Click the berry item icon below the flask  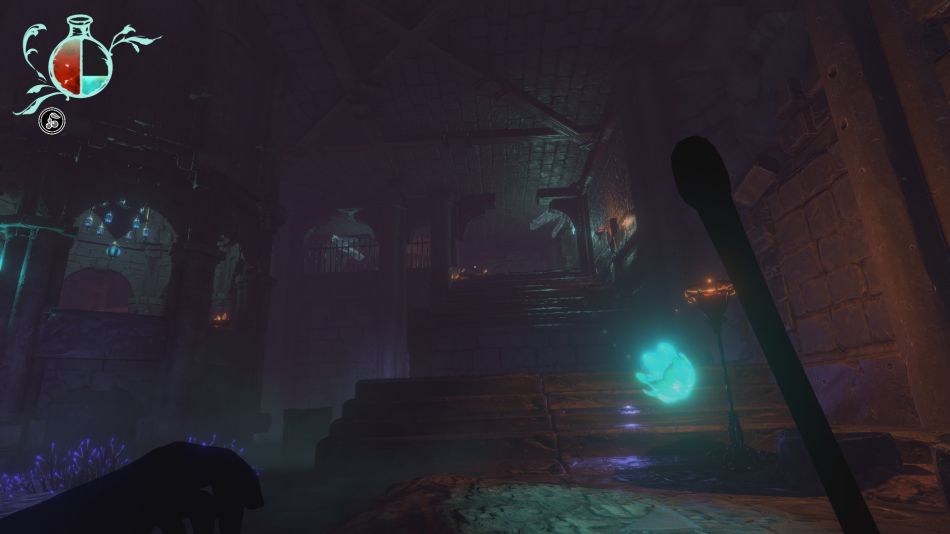point(50,122)
